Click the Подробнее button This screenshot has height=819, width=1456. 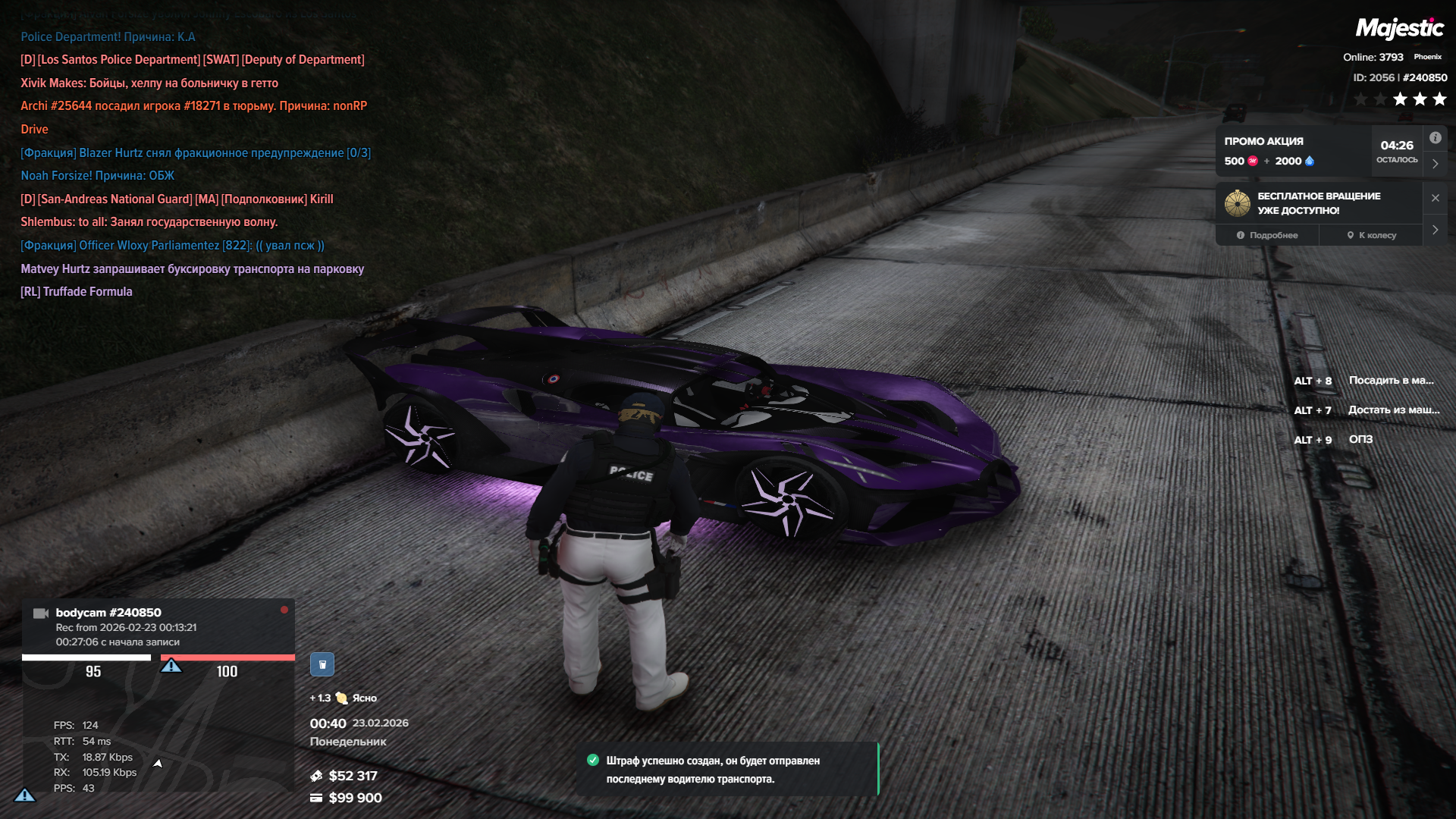coord(1267,235)
